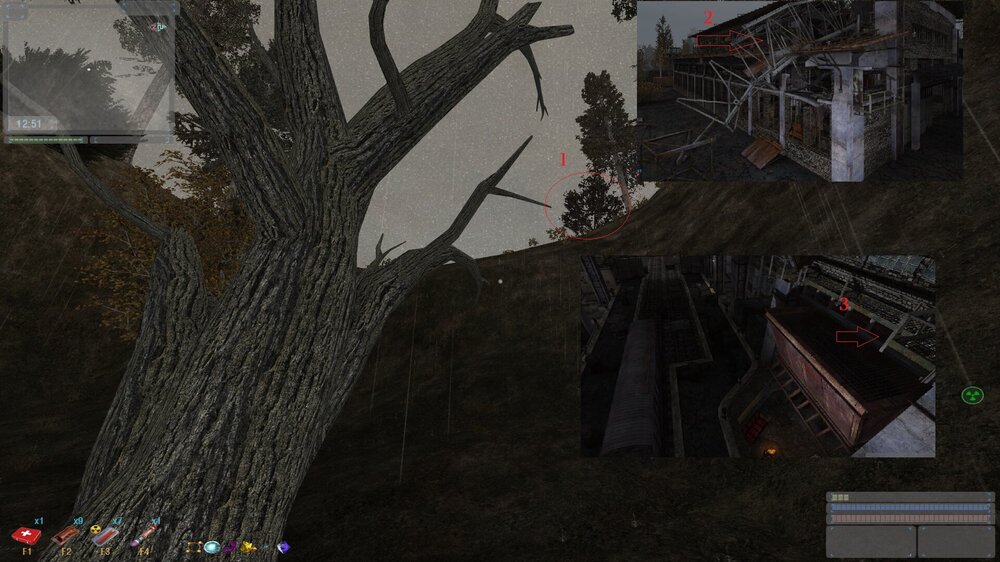
Task: Select the syringe item in slot F4
Action: pyautogui.click(x=141, y=536)
